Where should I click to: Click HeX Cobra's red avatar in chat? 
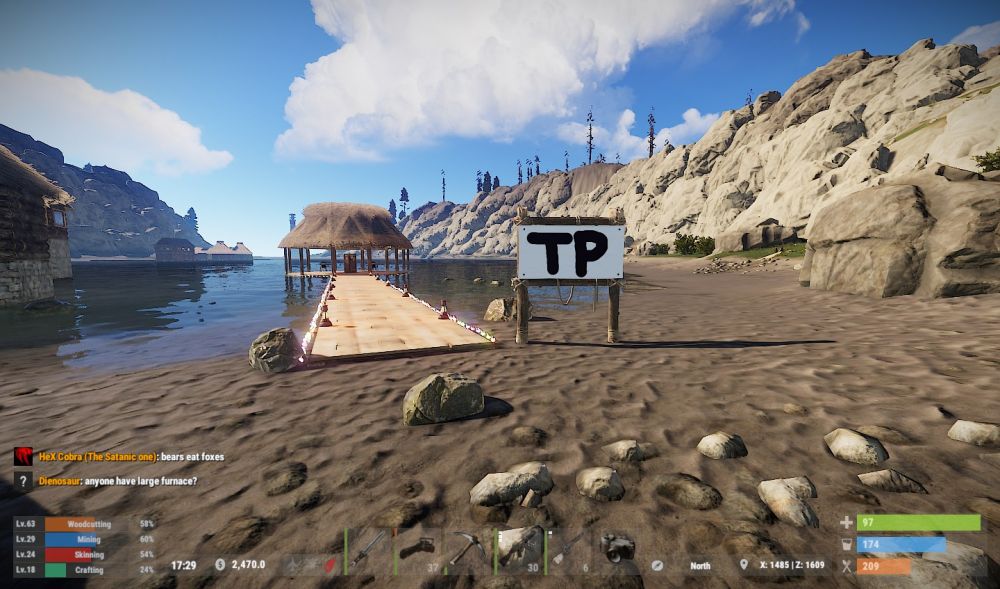tap(23, 457)
